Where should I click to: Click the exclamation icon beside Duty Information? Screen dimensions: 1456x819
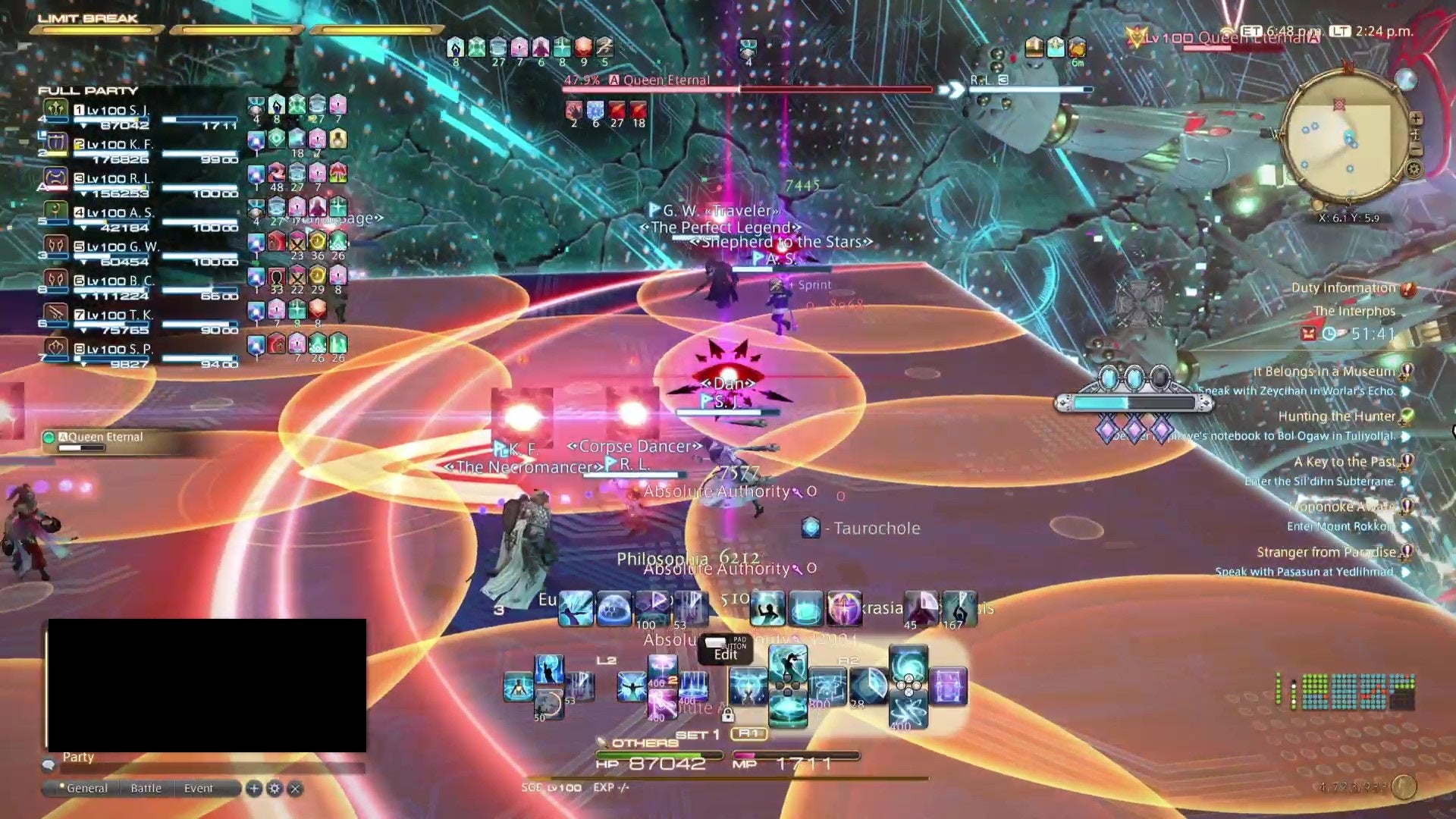pos(1407,290)
